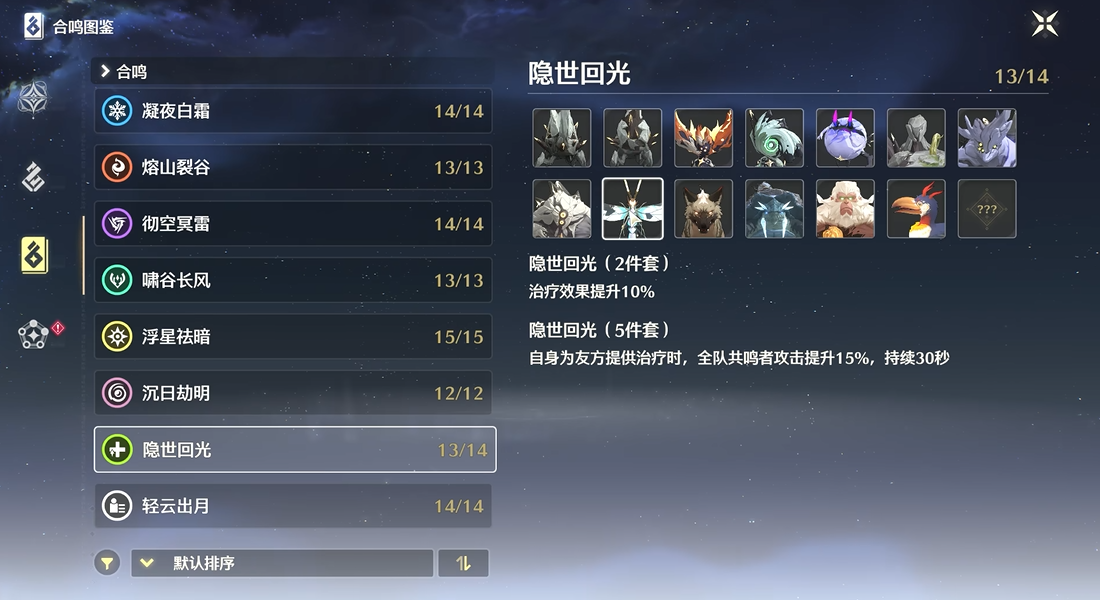
Task: Open the 沉日劫明 sonata entry
Action: click(x=294, y=393)
